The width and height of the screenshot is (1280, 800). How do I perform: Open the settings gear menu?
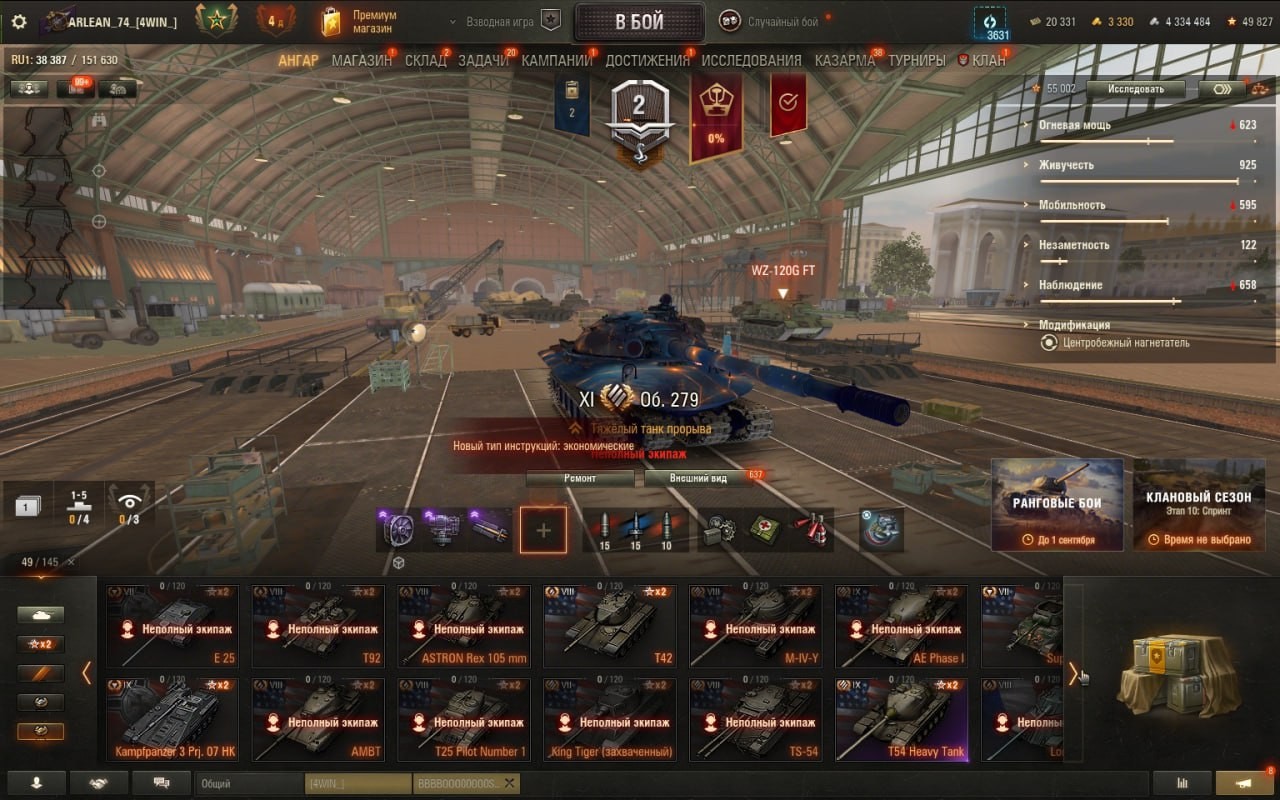[x=19, y=22]
